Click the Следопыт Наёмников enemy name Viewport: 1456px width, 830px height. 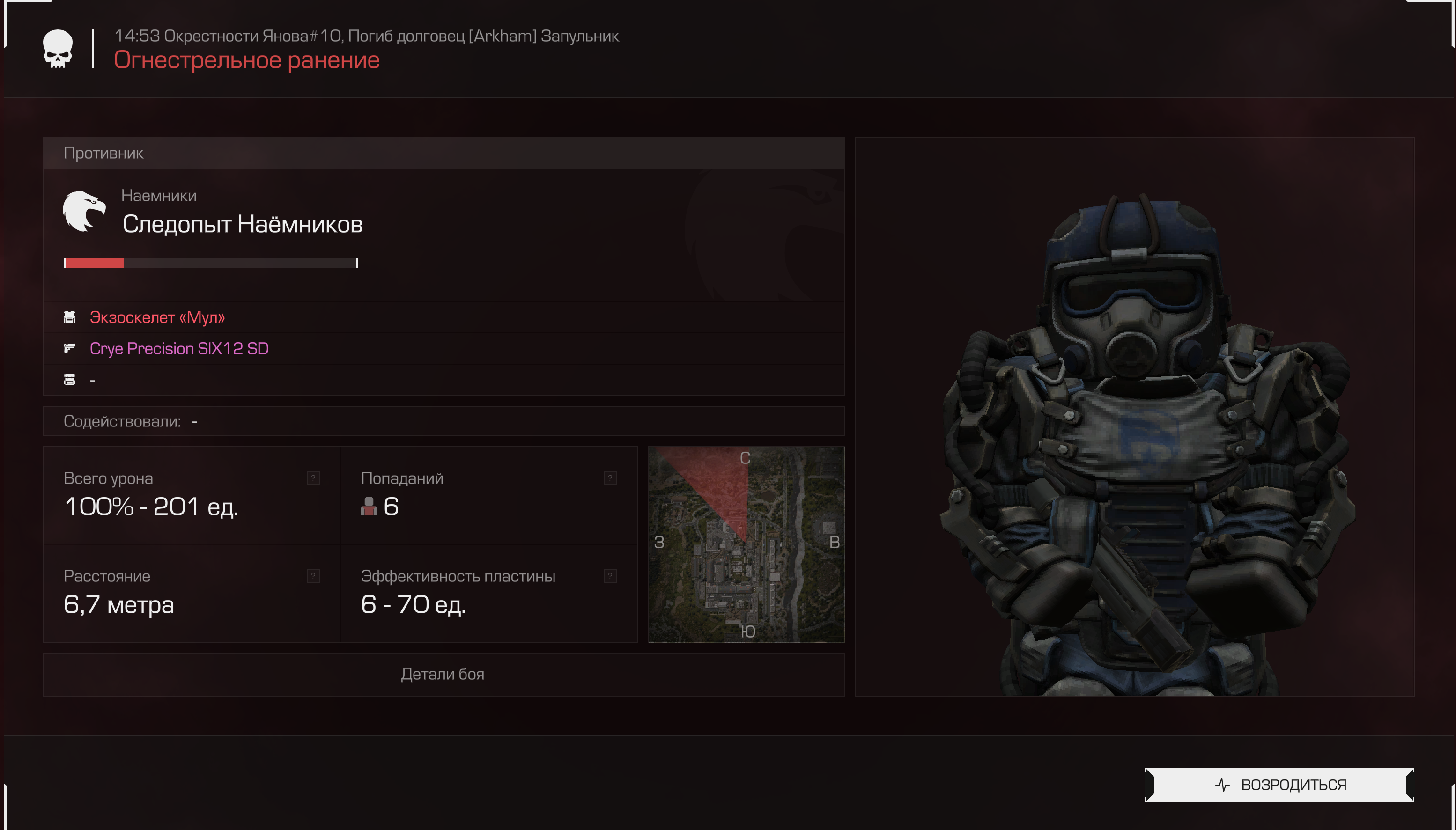click(x=242, y=225)
